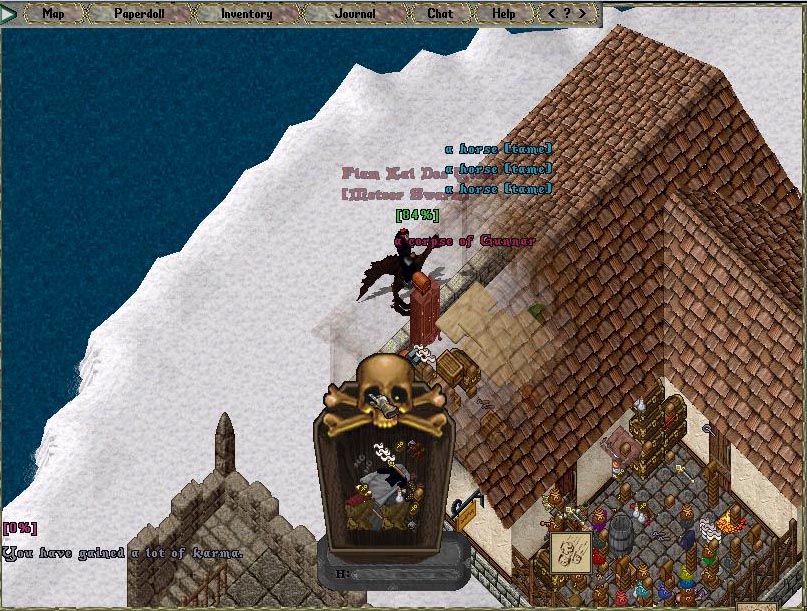Screen dimensions: 807x611
Task: Open the Chat window
Action: pyautogui.click(x=440, y=14)
